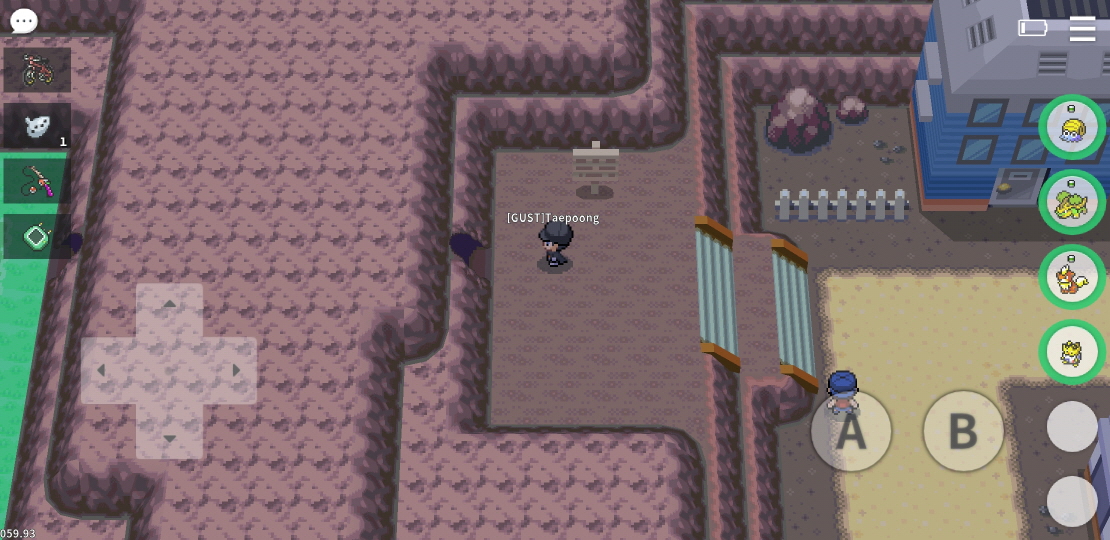Select the yellow-and-blue Pokémon party slot
Viewport: 1110px width, 540px height.
pyautogui.click(x=1072, y=127)
